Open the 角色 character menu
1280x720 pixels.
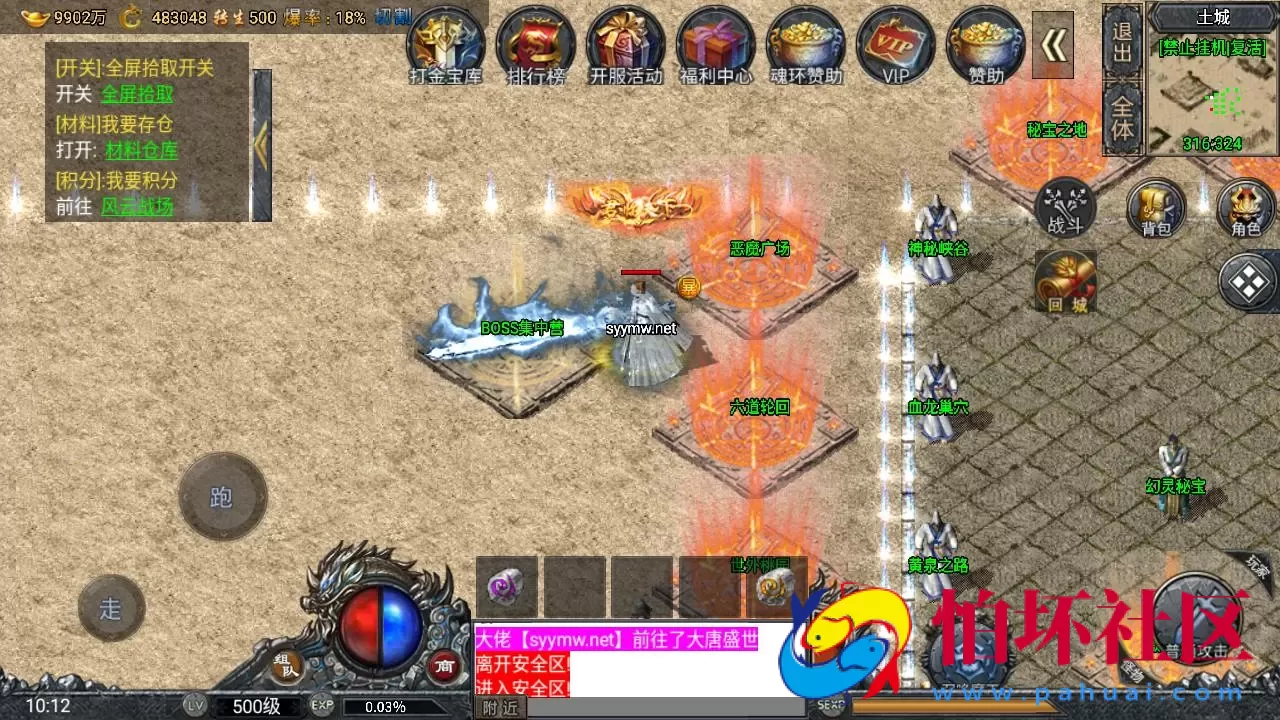(x=1245, y=210)
